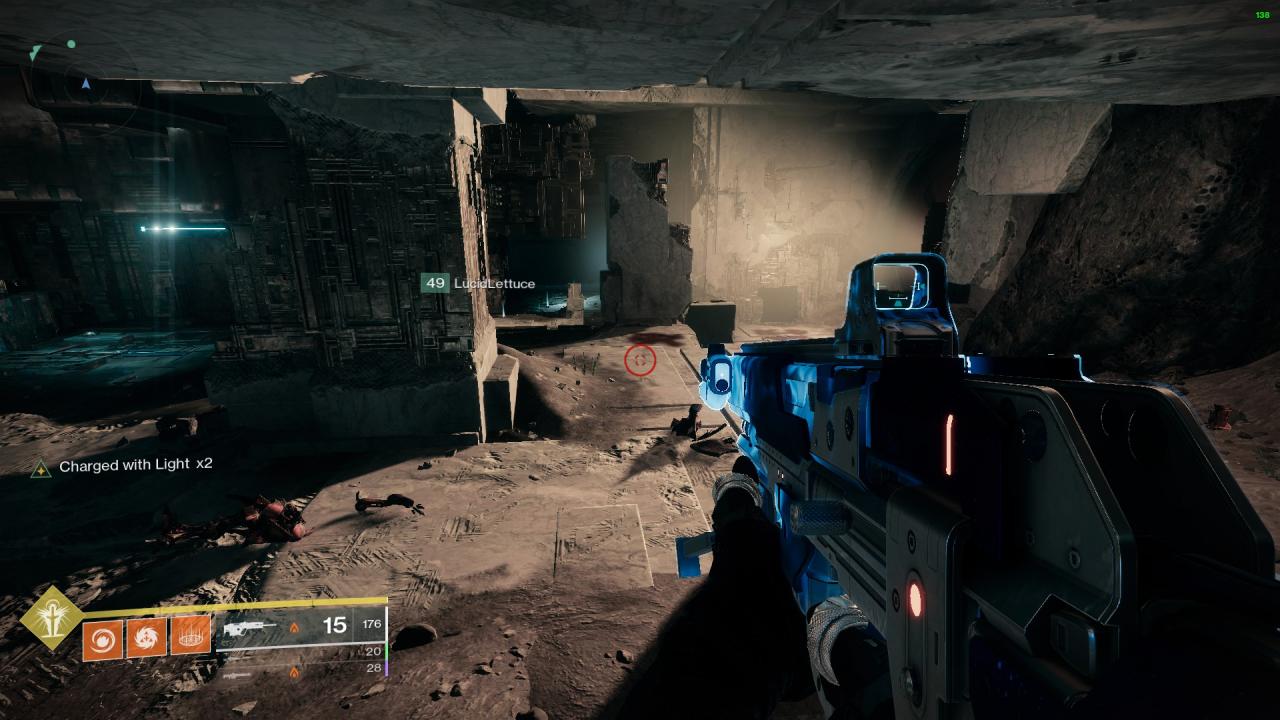Select the LucidLettuce player nameplate
Screen dimensions: 1280x720
(x=479, y=284)
